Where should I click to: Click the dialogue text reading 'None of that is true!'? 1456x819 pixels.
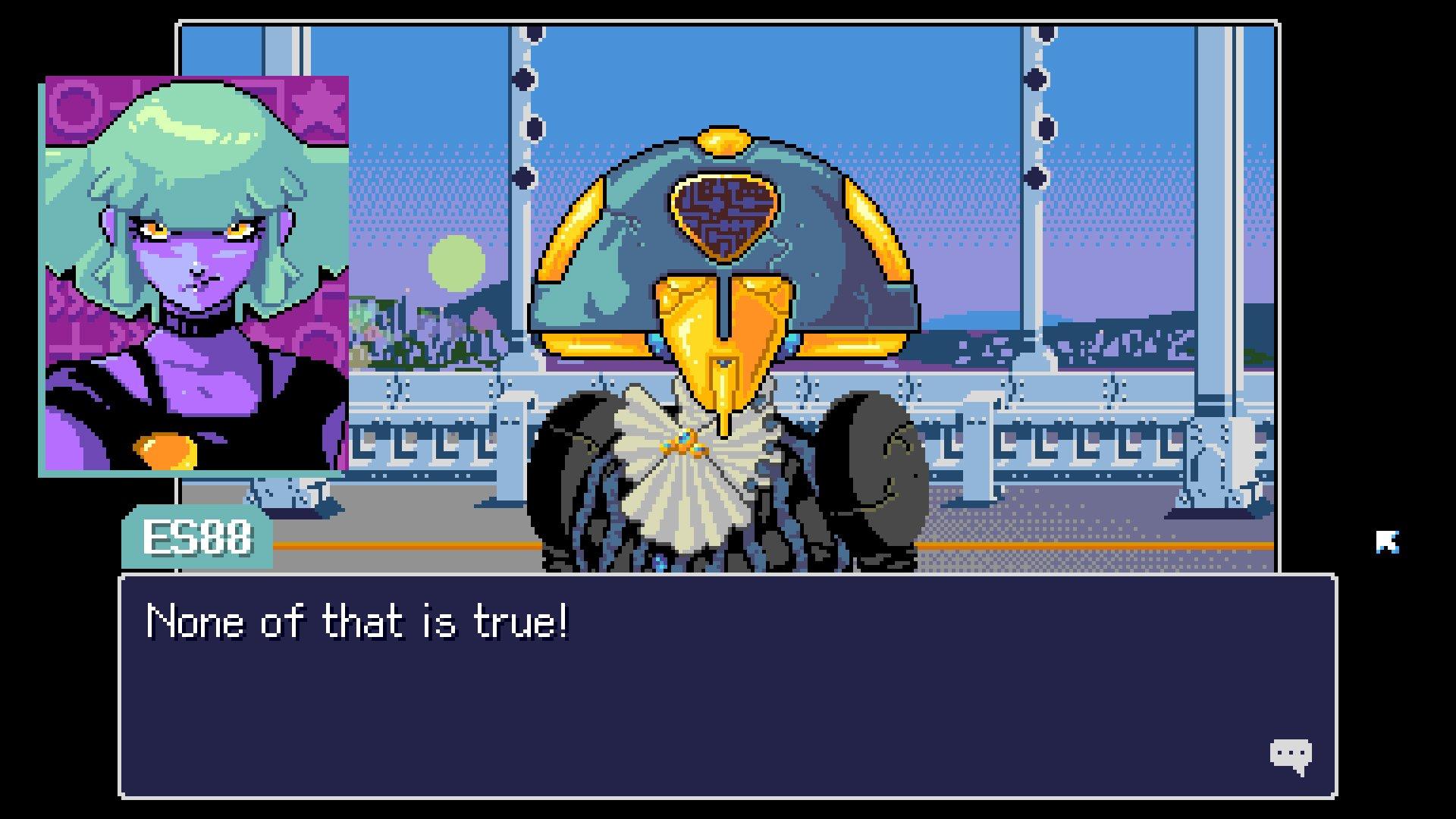point(356,623)
